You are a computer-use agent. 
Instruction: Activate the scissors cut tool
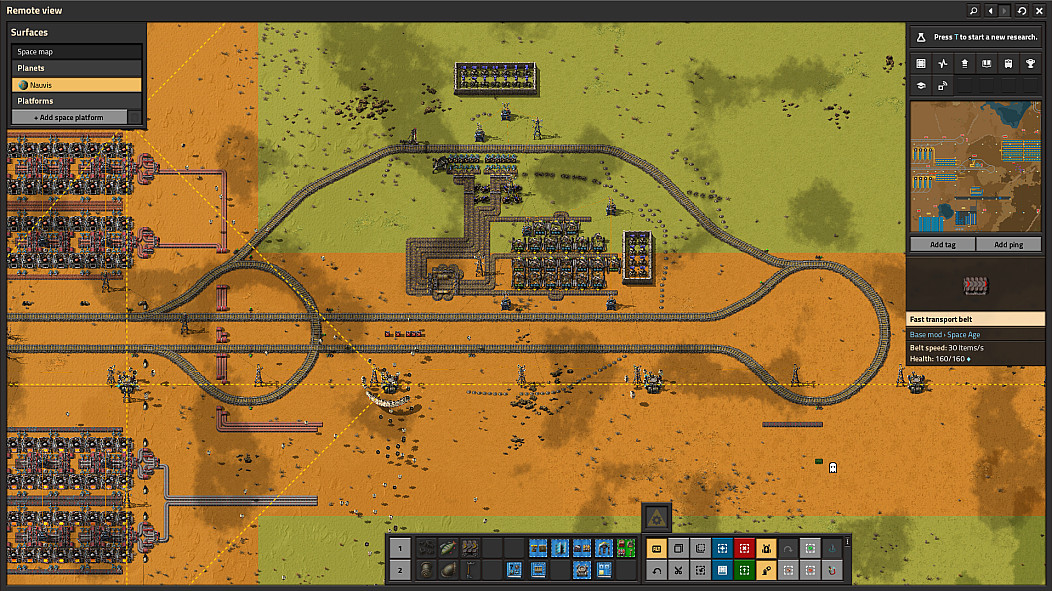pyautogui.click(x=678, y=570)
